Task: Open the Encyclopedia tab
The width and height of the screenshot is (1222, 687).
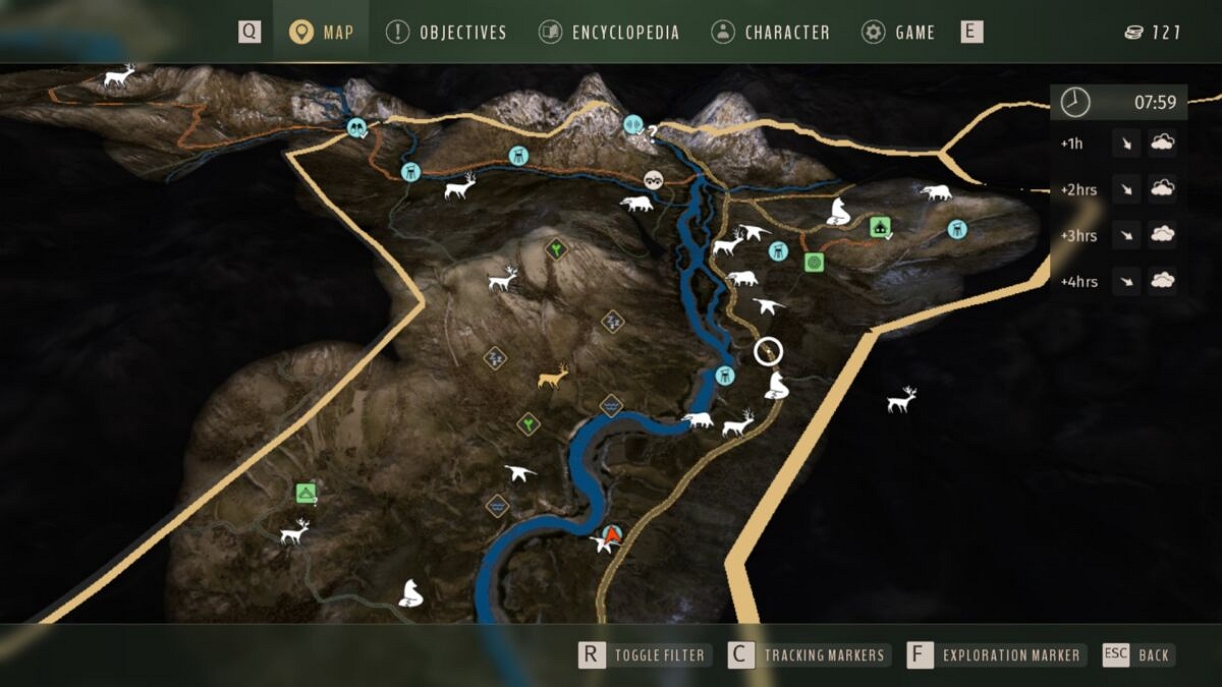Action: [x=608, y=32]
